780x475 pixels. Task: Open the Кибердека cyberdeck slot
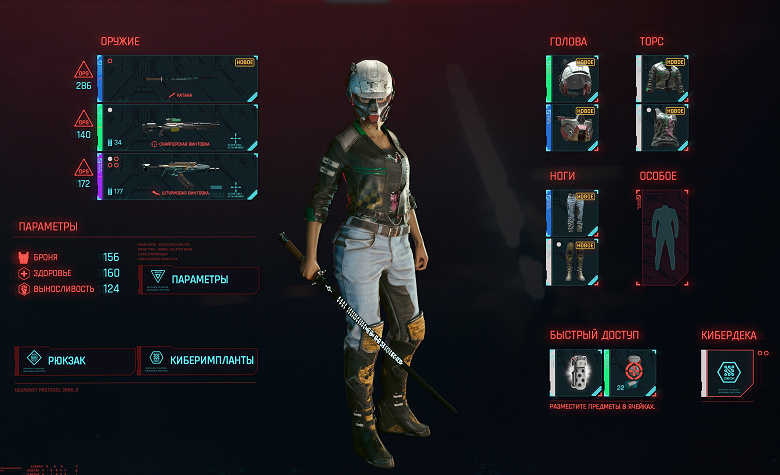(728, 373)
